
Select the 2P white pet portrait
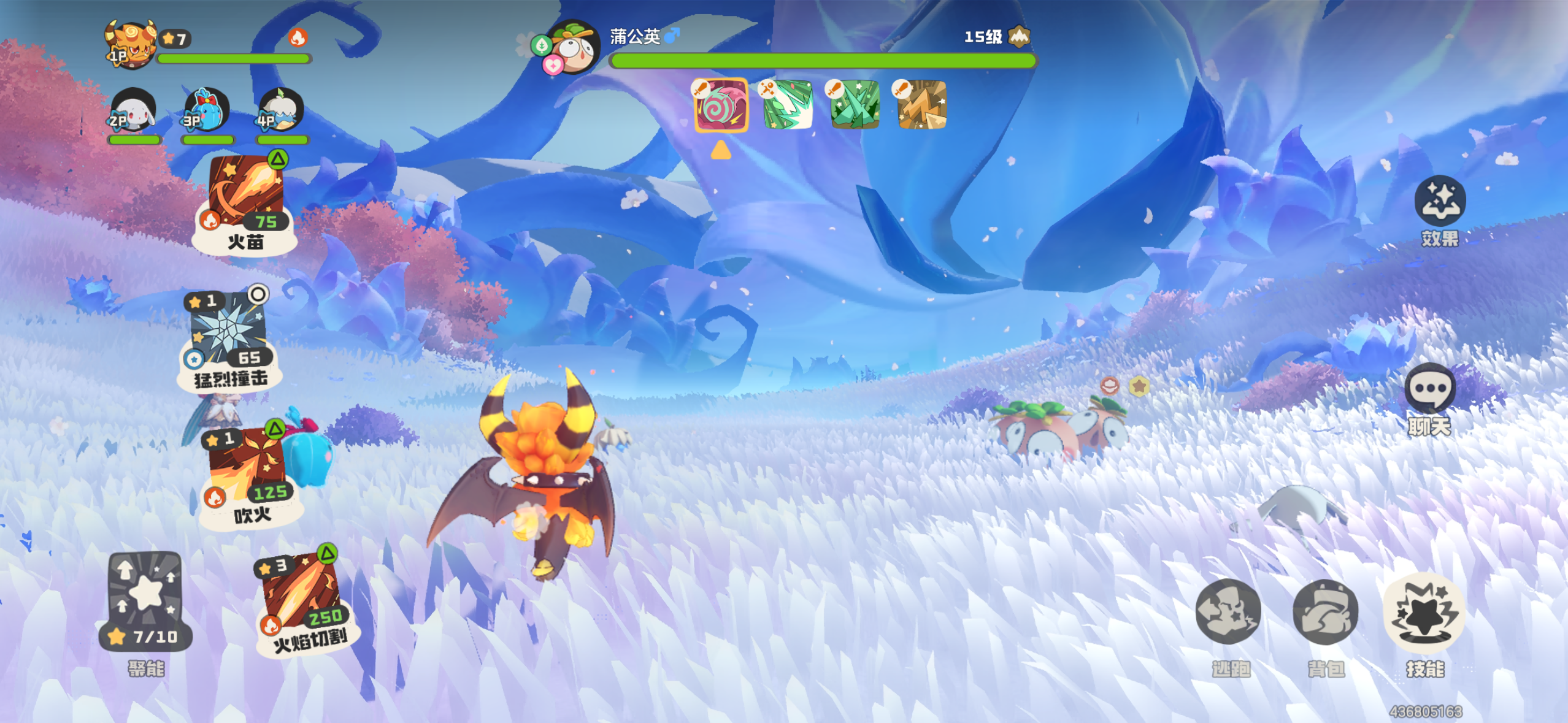(x=133, y=112)
